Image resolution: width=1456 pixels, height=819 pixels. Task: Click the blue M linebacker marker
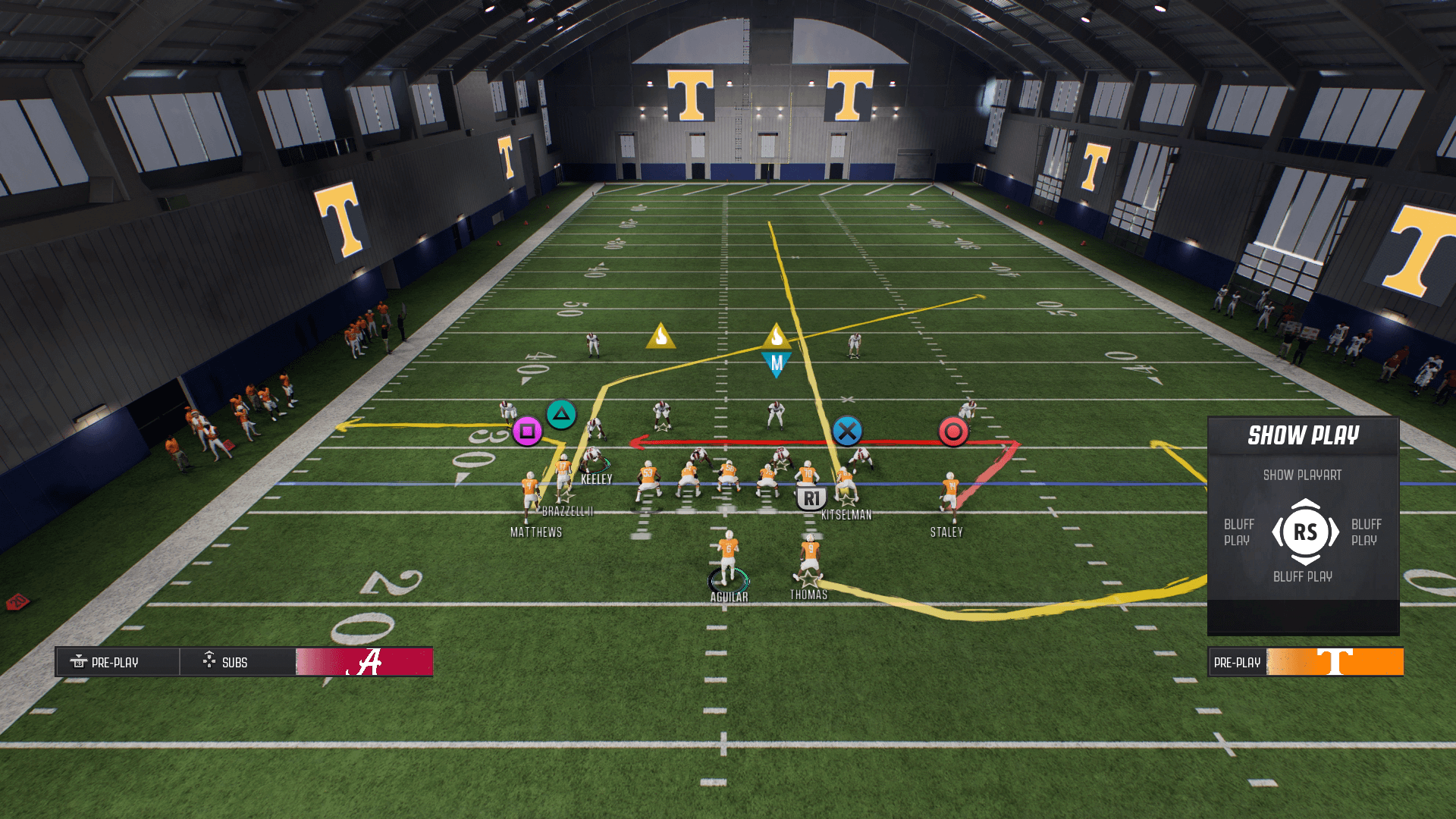tap(776, 365)
